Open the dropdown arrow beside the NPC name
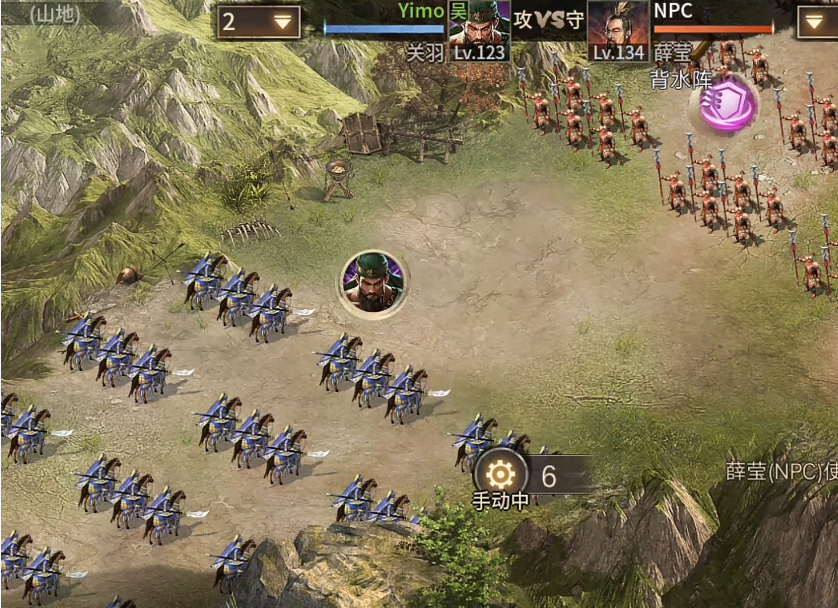The width and height of the screenshot is (838, 608). tap(817, 21)
